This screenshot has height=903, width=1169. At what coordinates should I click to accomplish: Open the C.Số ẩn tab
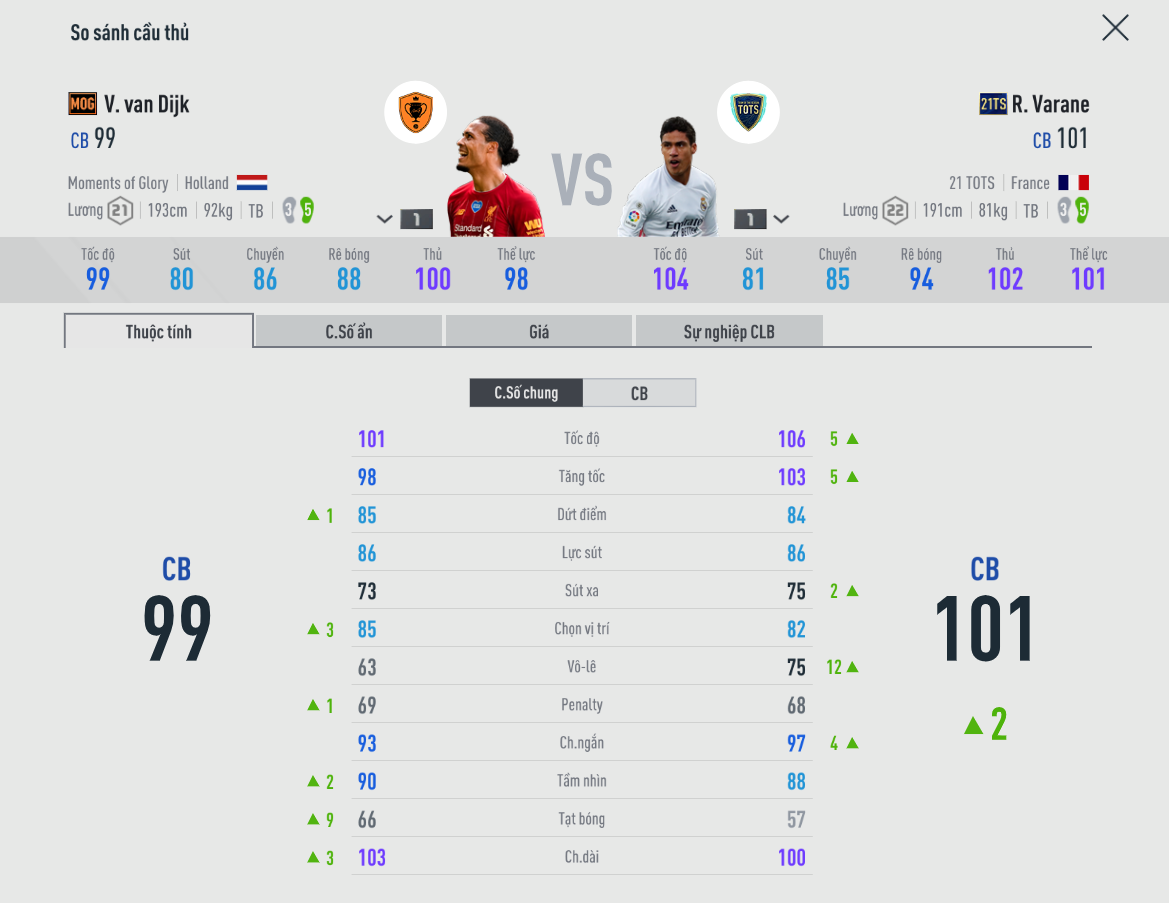coord(348,332)
